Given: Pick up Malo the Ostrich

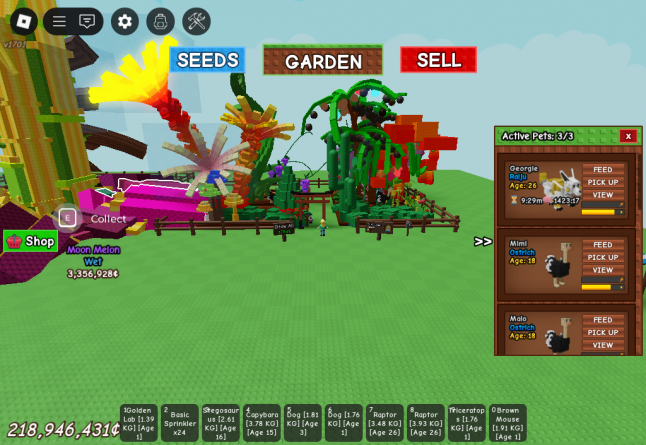Looking at the screenshot, I should pyautogui.click(x=603, y=332).
